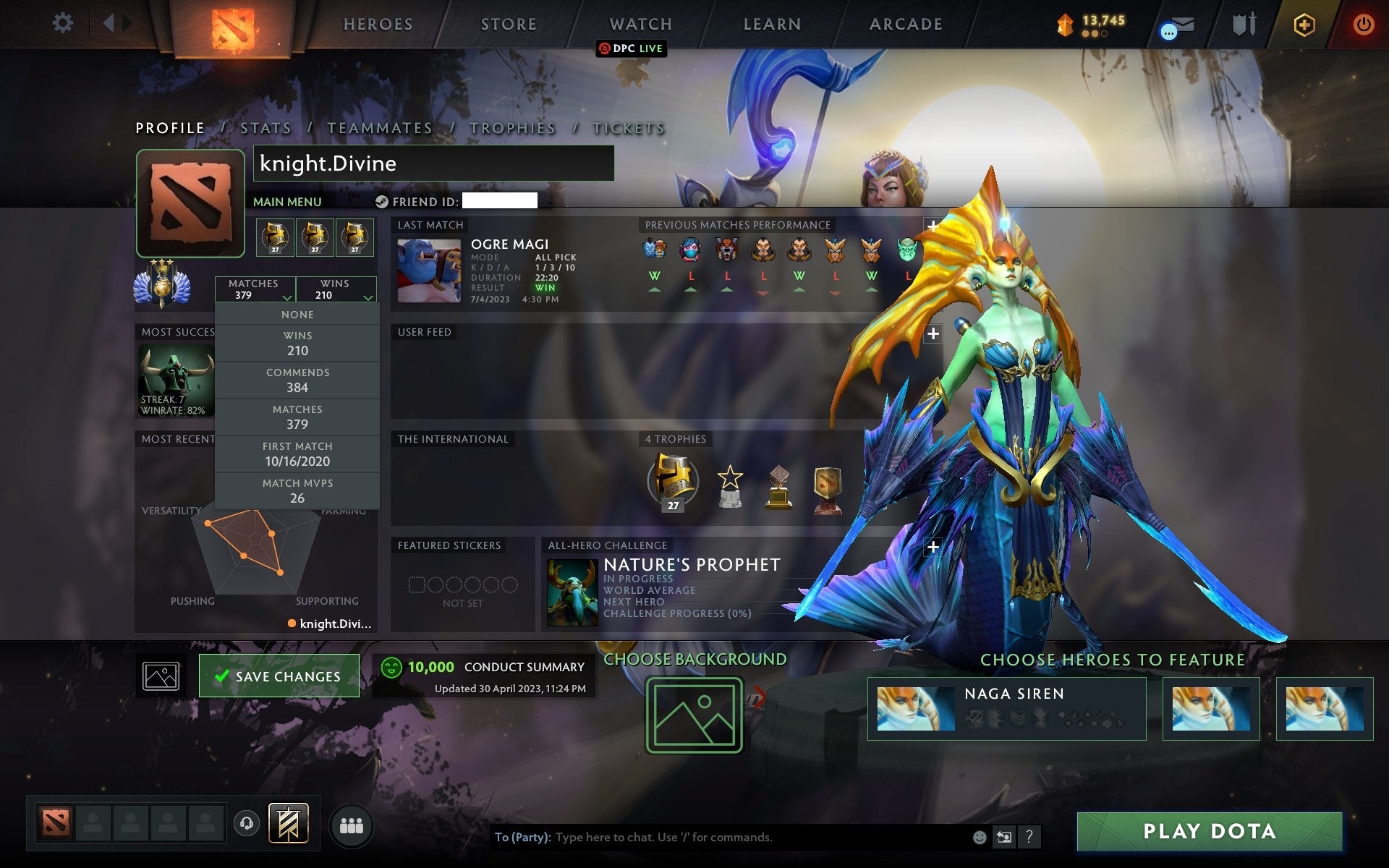
Task: Click SAVE CHANGES button
Action: click(279, 676)
